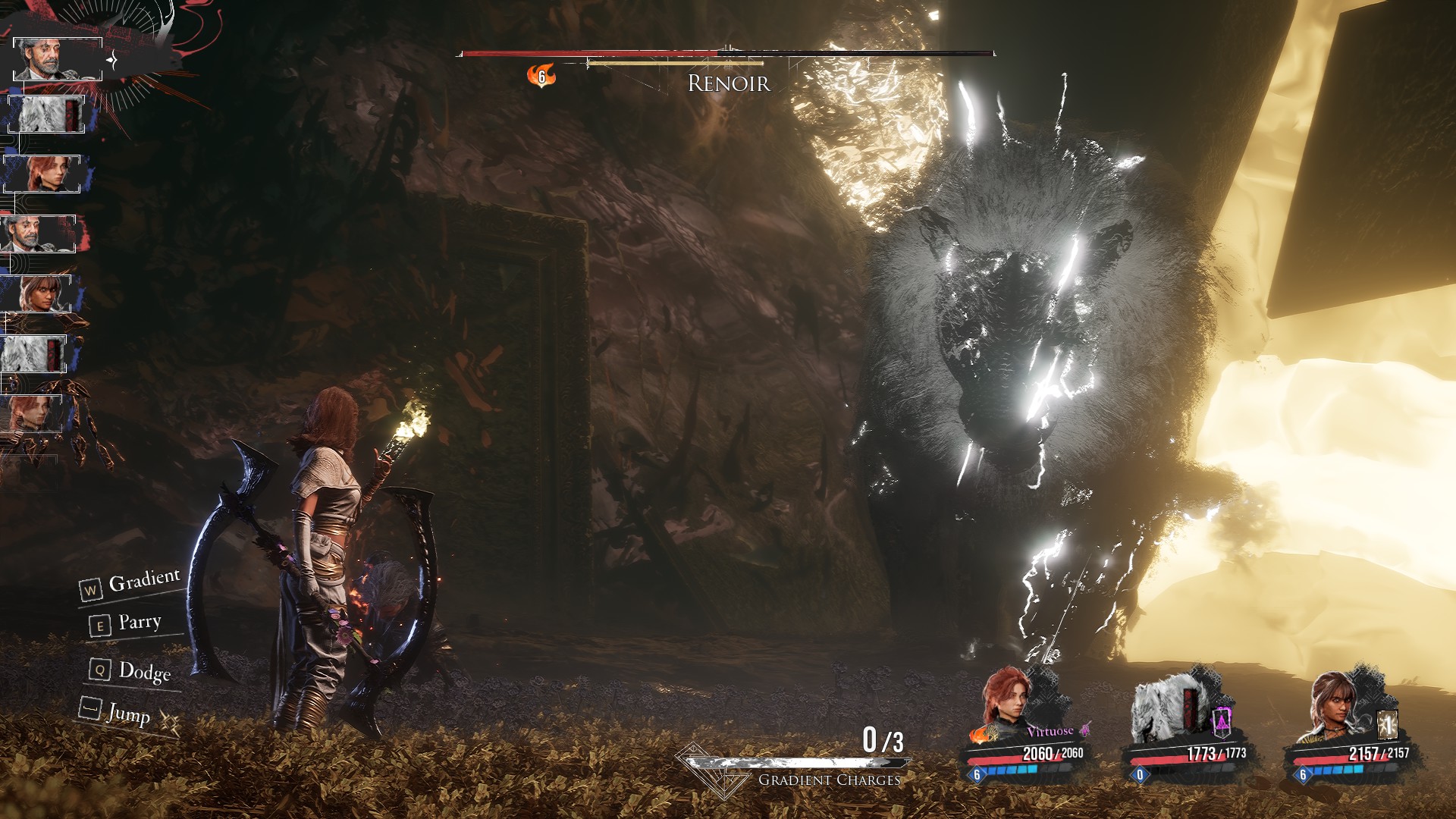Click the card icon beside Sciel's party portrait

[x=1387, y=724]
